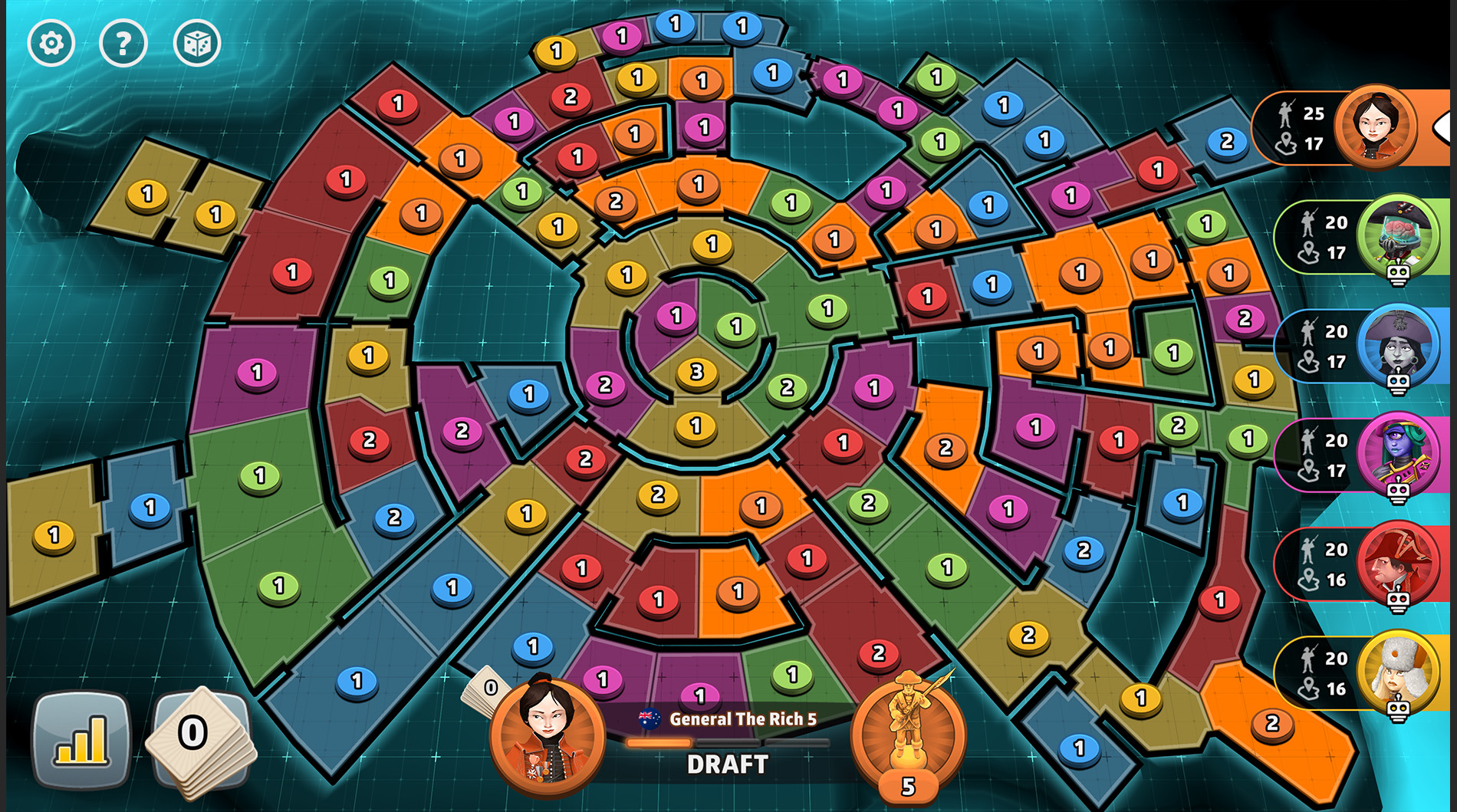Click your General The Rich avatar portrait
1457x812 pixels.
[x=546, y=736]
